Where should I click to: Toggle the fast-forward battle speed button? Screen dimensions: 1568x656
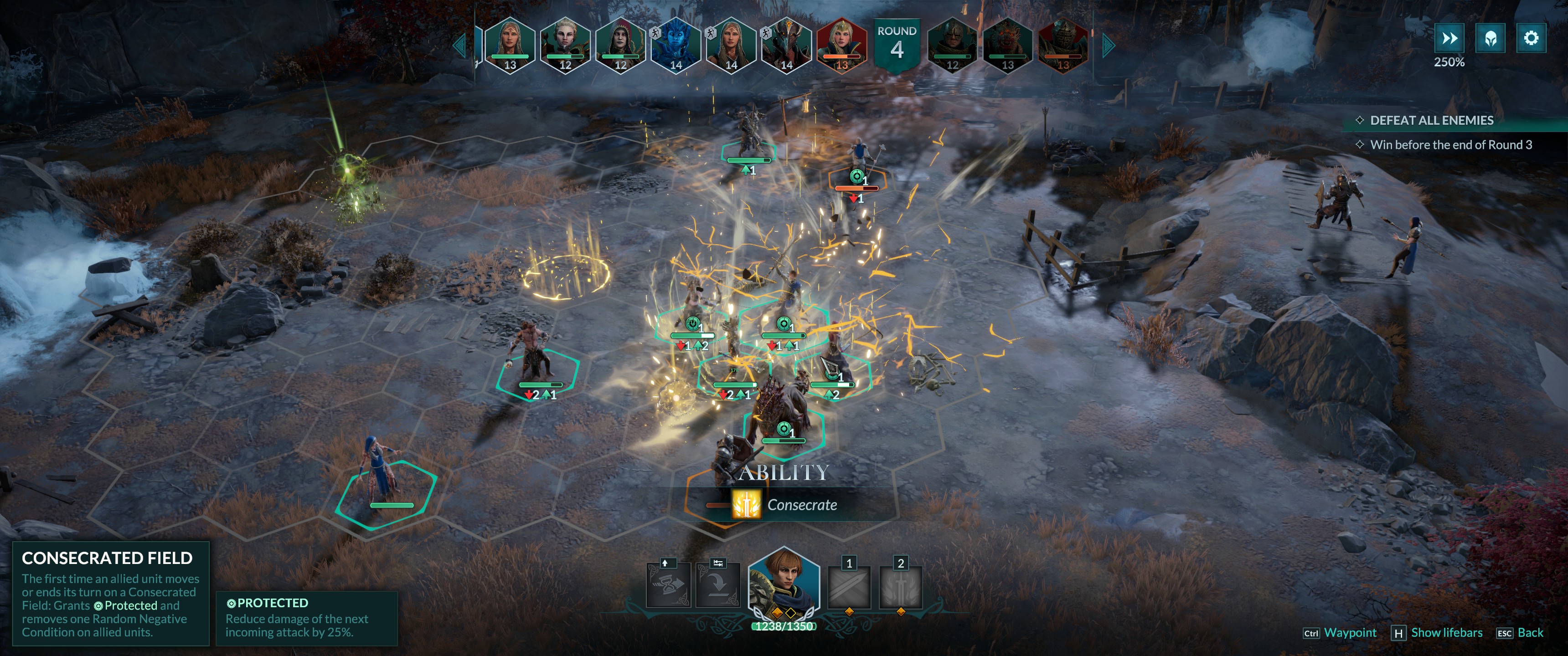click(1449, 39)
